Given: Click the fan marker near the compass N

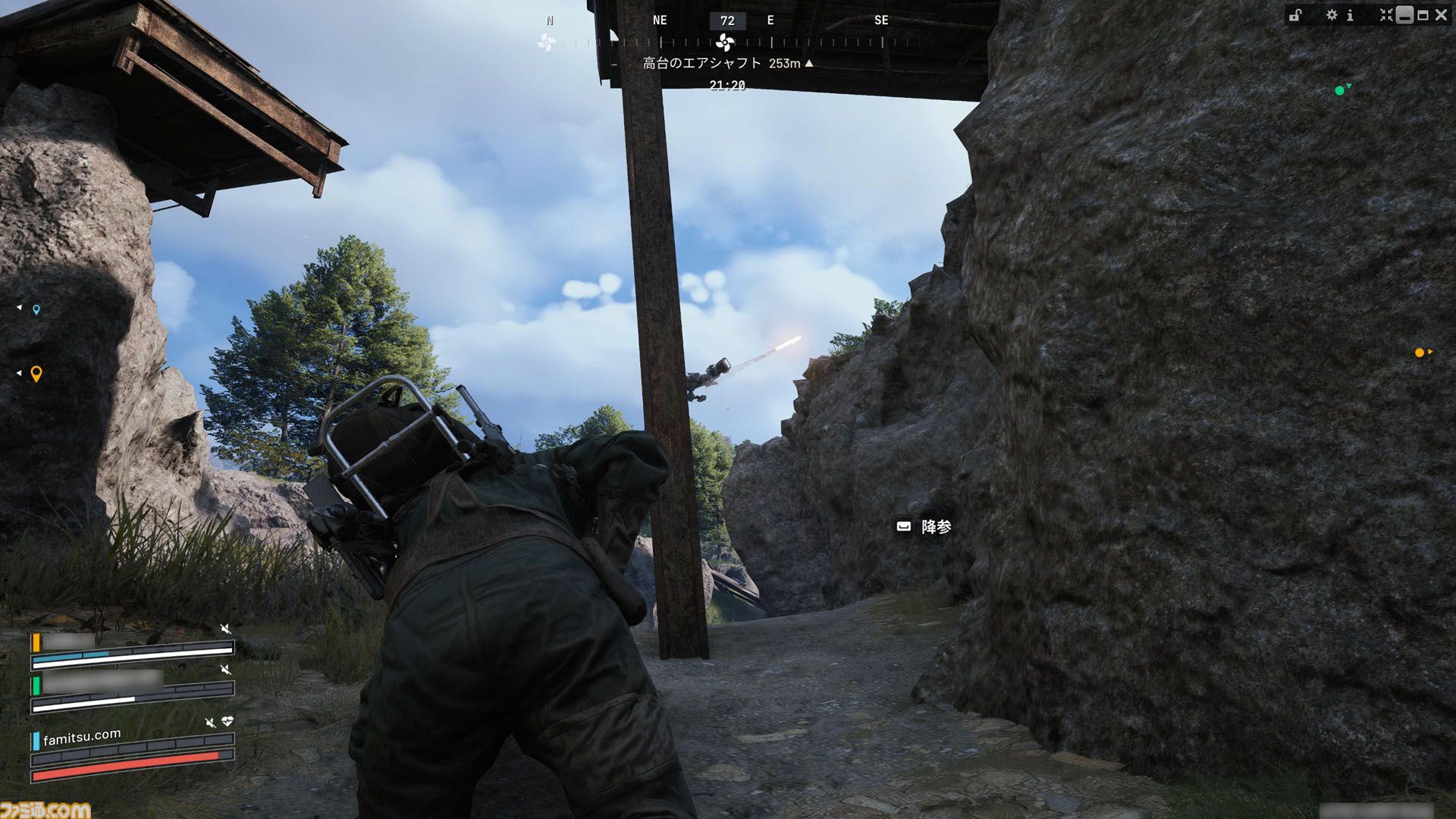Looking at the screenshot, I should (546, 42).
